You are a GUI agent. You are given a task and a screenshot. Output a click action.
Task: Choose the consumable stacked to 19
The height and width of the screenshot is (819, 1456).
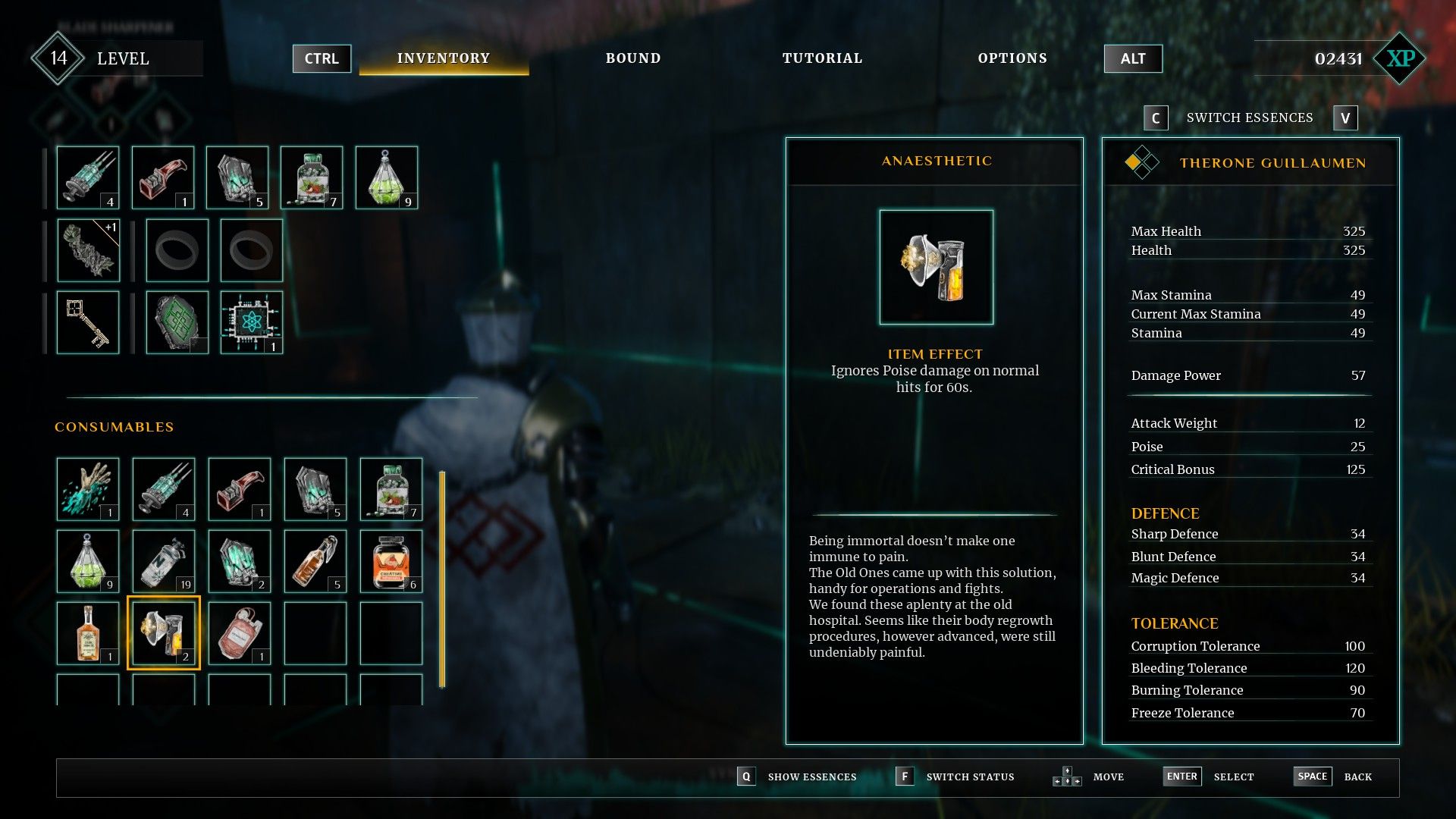164,561
